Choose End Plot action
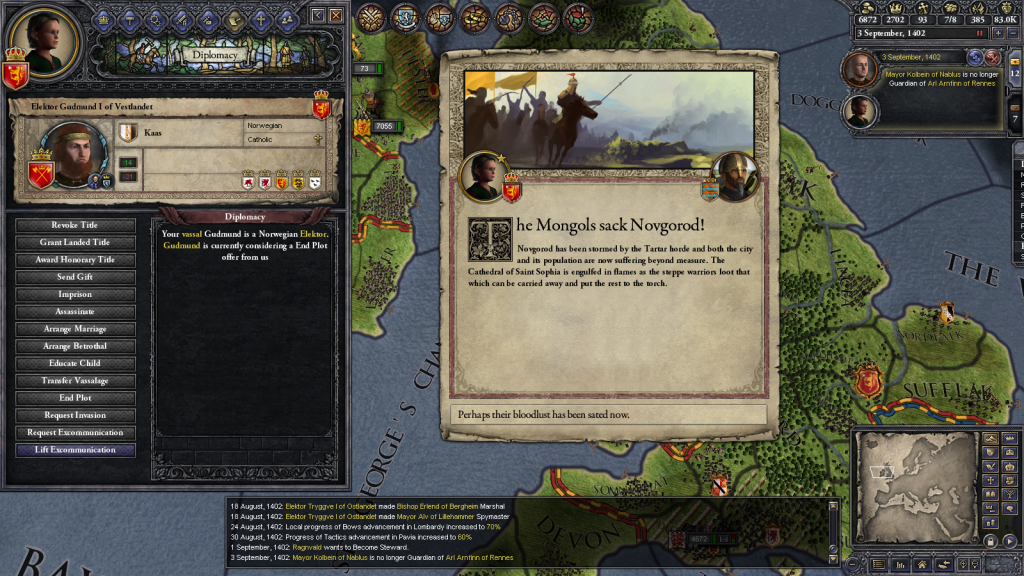Screen dimensions: 1024x576 pos(75,398)
